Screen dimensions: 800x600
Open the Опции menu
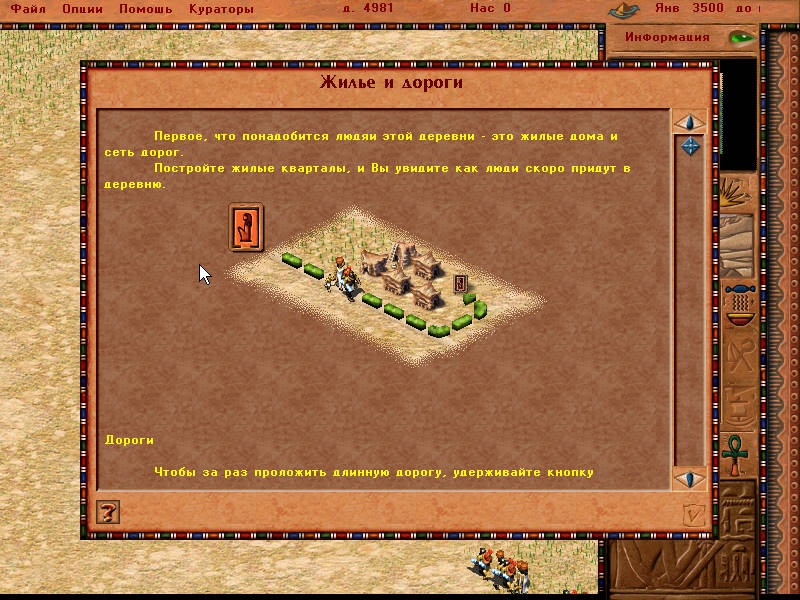pos(82,9)
